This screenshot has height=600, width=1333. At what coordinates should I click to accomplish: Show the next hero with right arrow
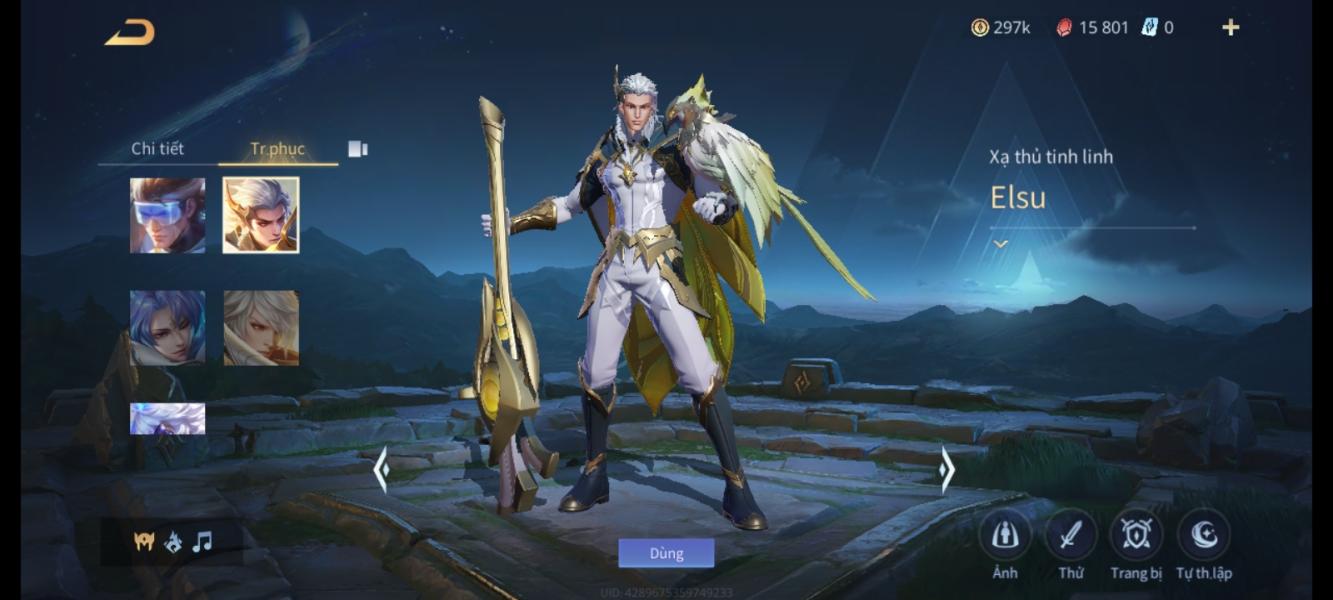pyautogui.click(x=946, y=469)
